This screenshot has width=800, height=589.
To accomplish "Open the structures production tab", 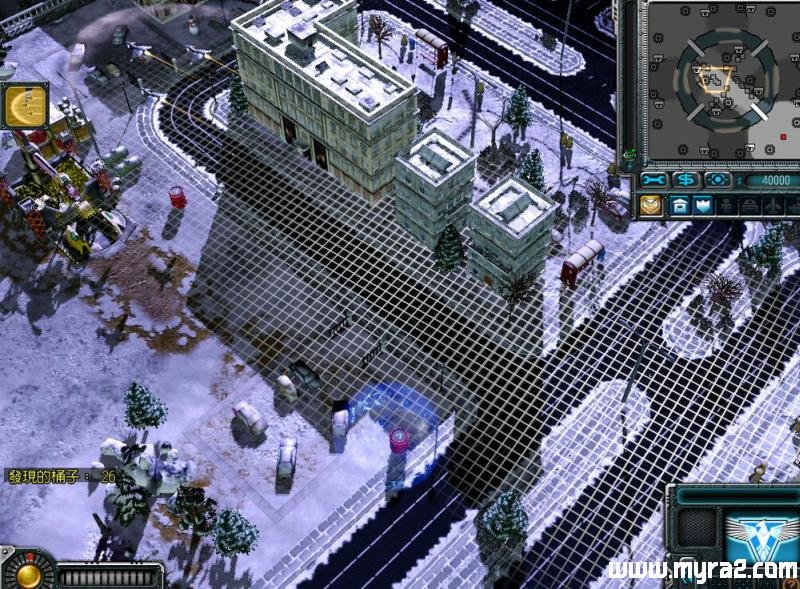I will (x=680, y=205).
